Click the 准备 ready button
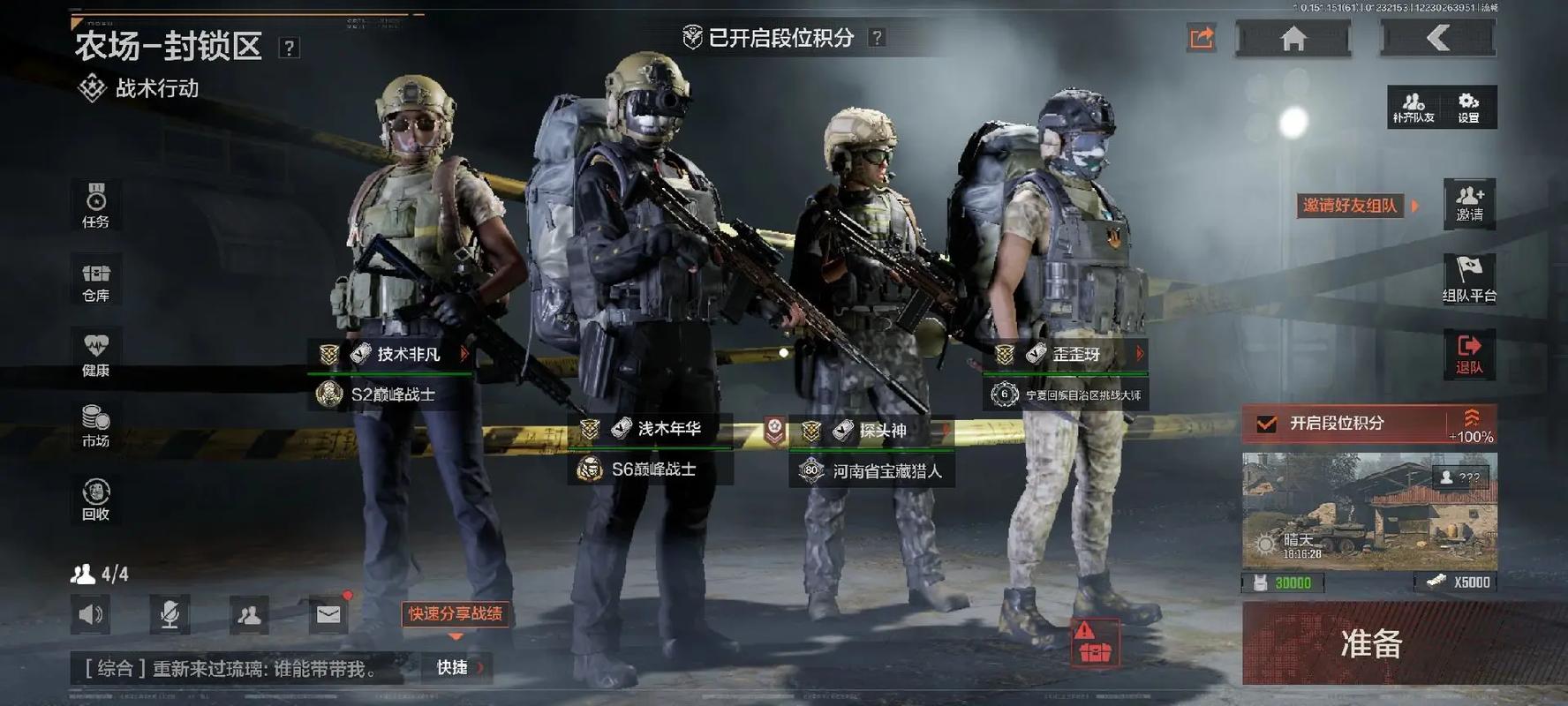Image resolution: width=1568 pixels, height=706 pixels. tap(1369, 643)
